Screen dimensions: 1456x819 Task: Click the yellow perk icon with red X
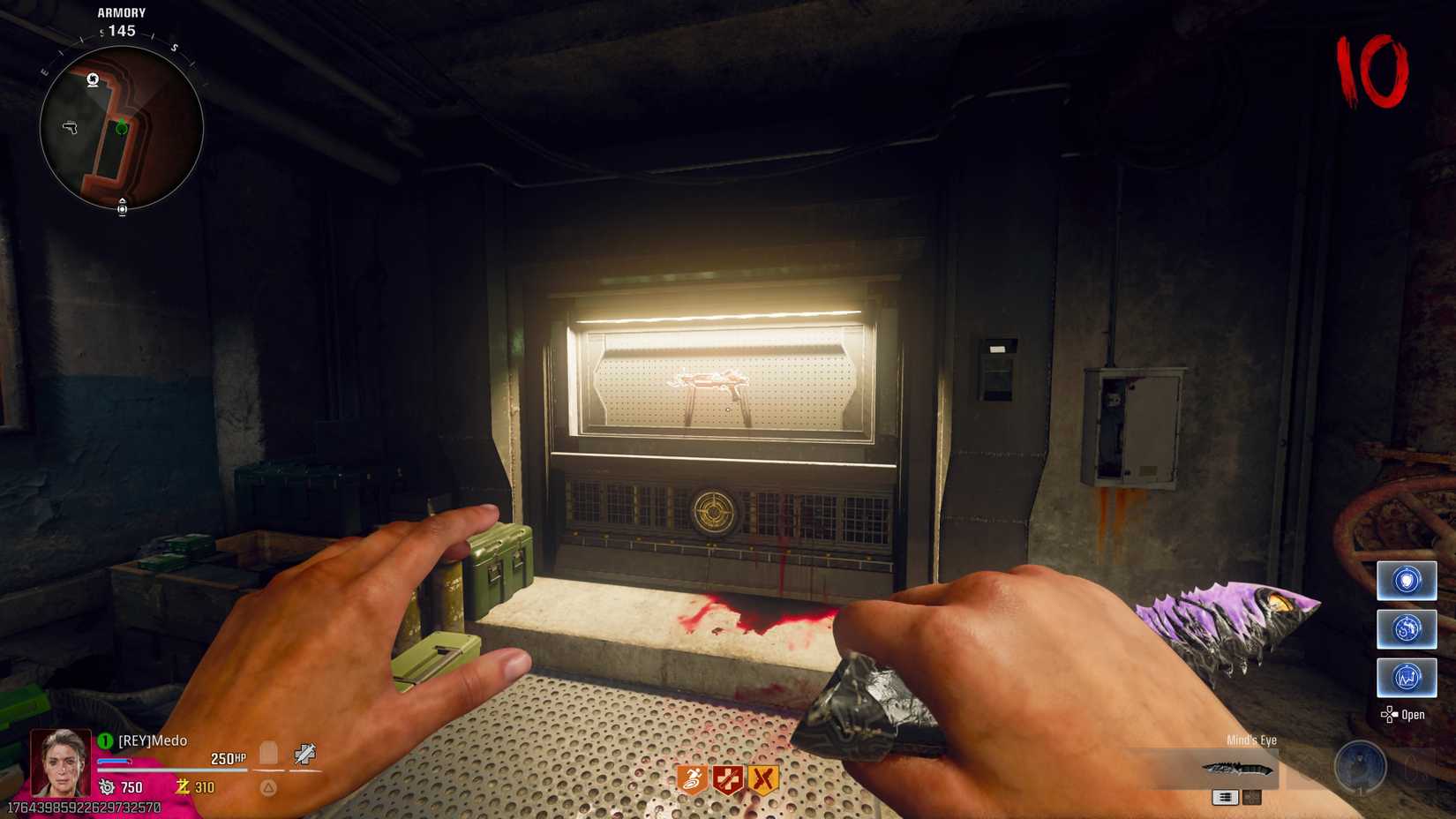click(x=762, y=778)
